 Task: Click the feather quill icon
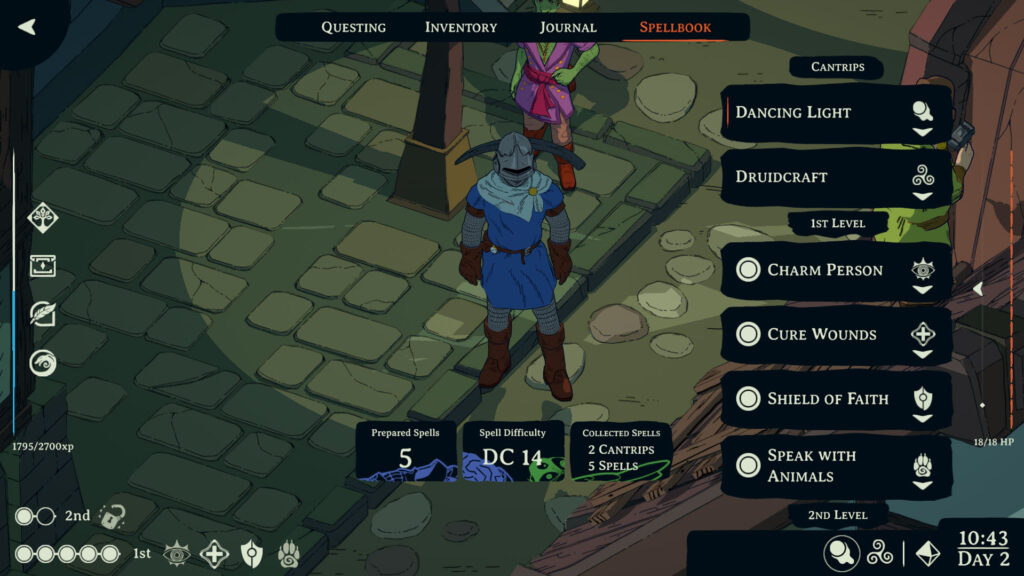click(x=42, y=313)
